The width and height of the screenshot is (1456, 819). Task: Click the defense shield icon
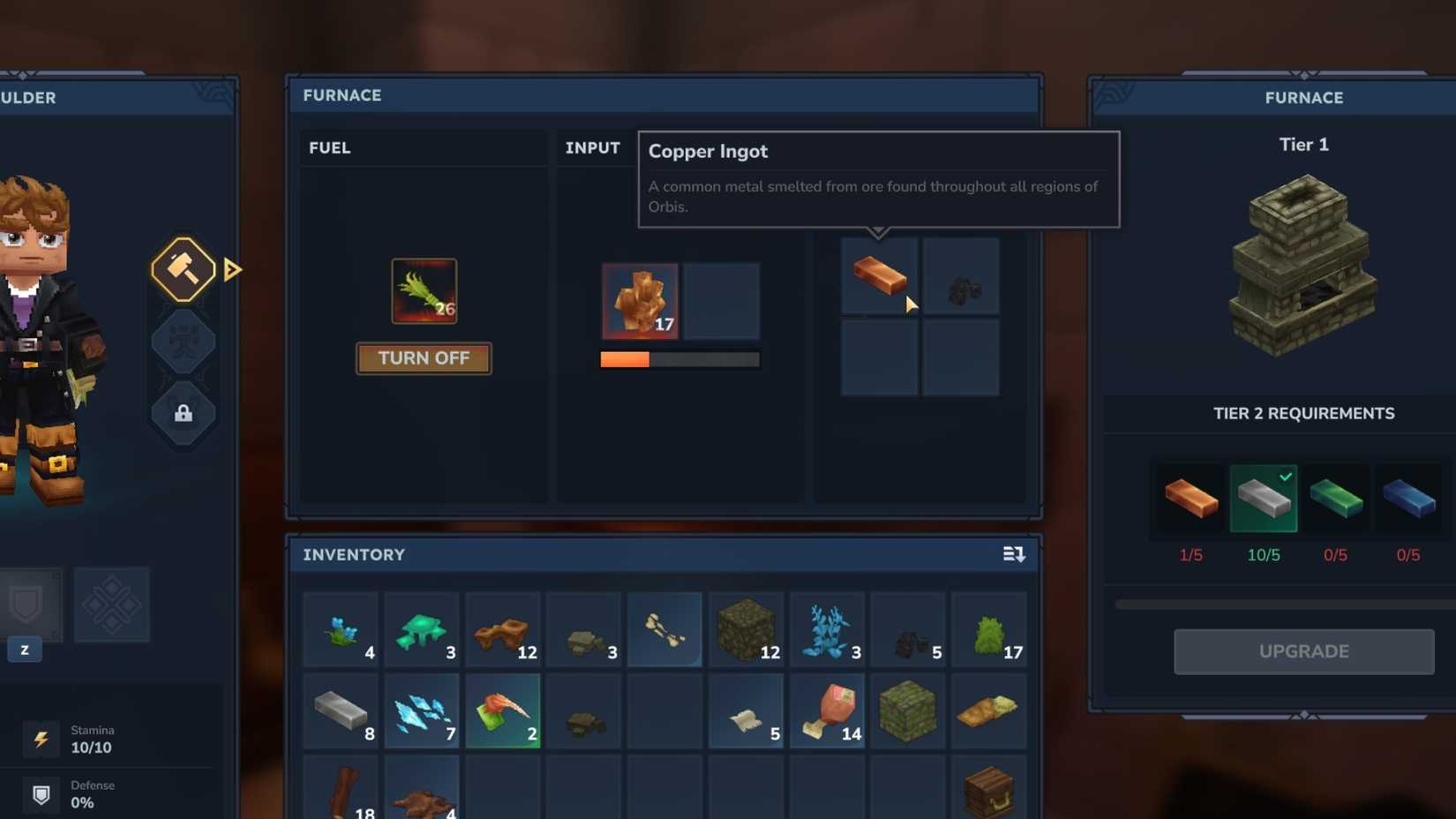point(41,794)
